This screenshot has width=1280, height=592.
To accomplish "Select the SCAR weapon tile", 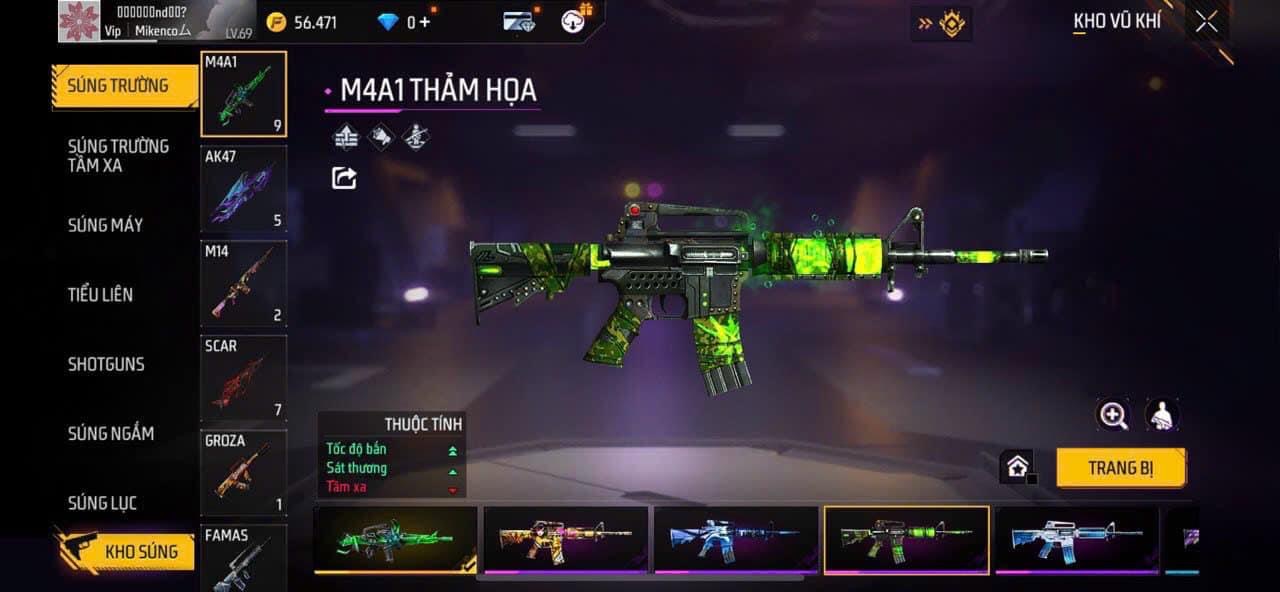I will [x=243, y=378].
